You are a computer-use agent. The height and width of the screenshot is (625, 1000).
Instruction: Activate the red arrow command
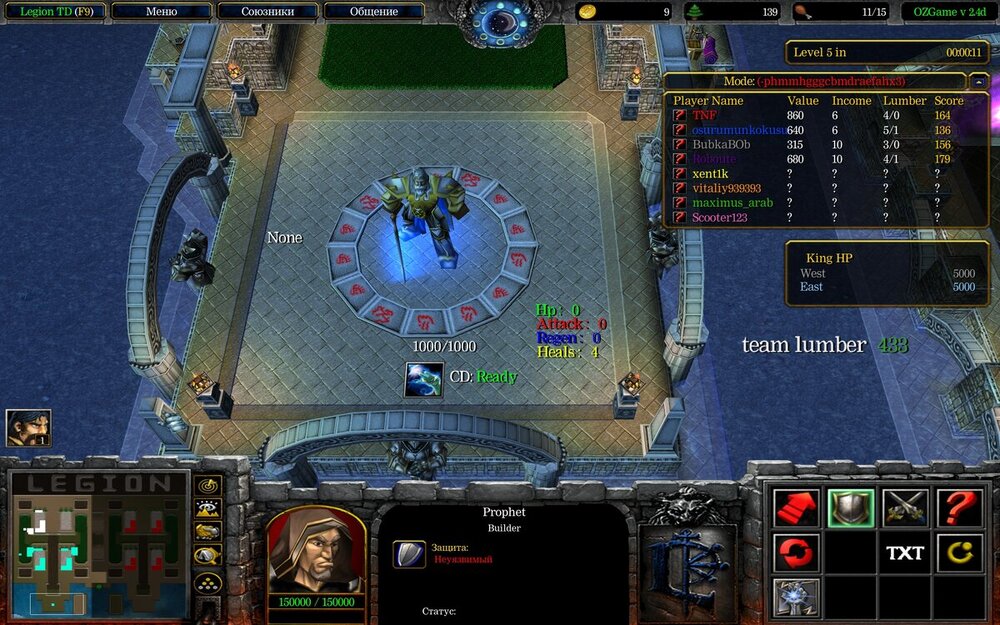click(796, 508)
